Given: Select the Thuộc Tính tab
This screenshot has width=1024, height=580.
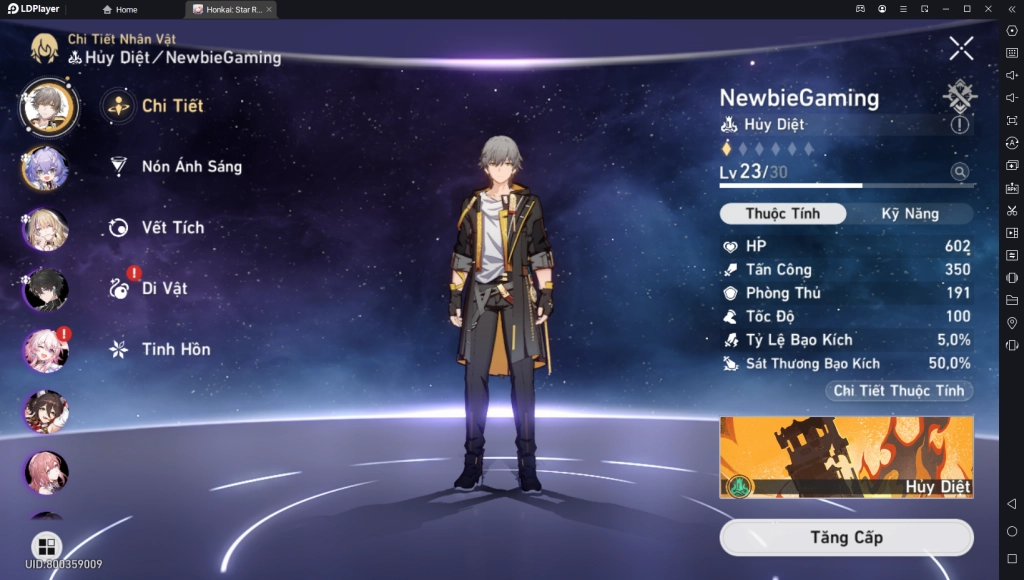Looking at the screenshot, I should 782,214.
